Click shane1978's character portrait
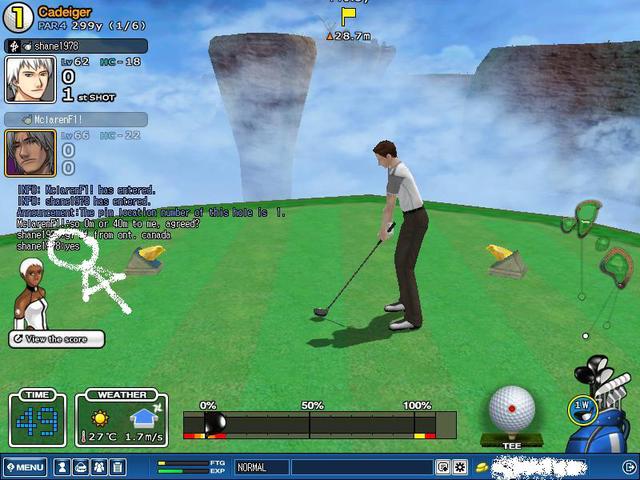Viewport: 640px width, 480px height. click(29, 79)
